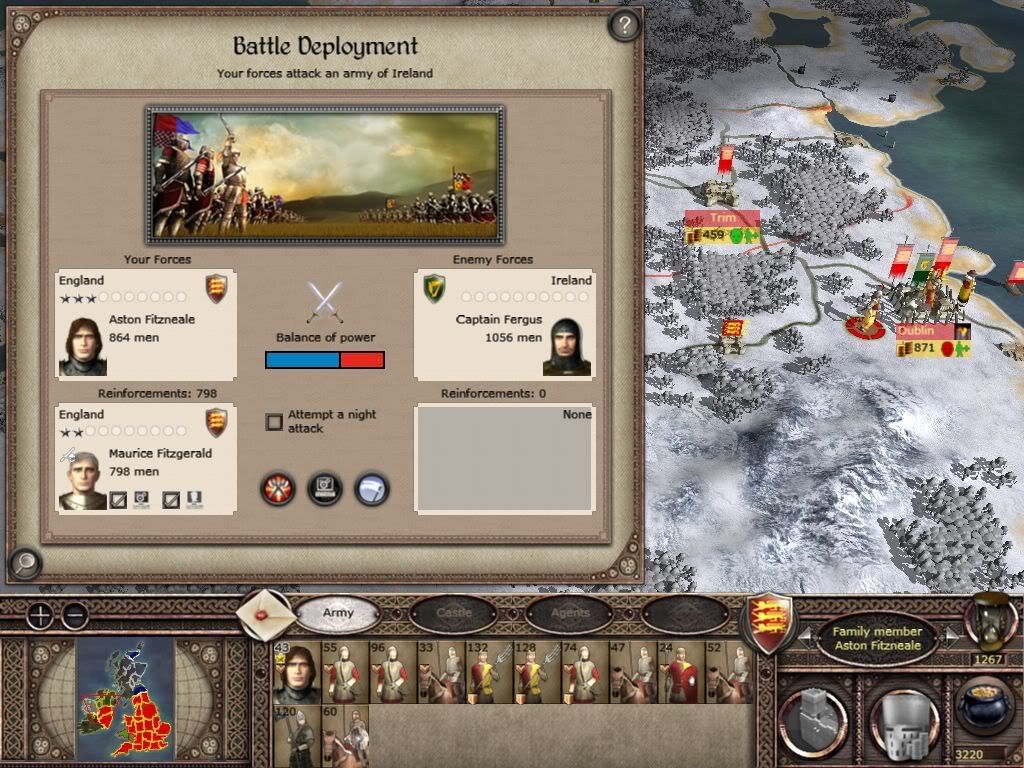The image size is (1024, 768).
Task: Zoom out the minimap with minus button
Action: [74, 615]
